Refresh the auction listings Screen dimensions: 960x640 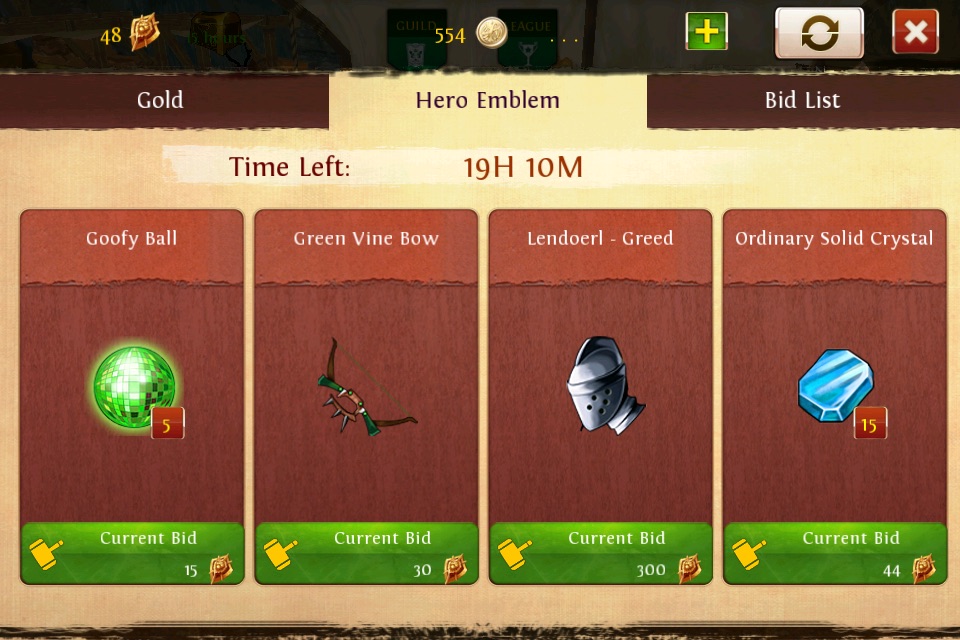[x=819, y=33]
